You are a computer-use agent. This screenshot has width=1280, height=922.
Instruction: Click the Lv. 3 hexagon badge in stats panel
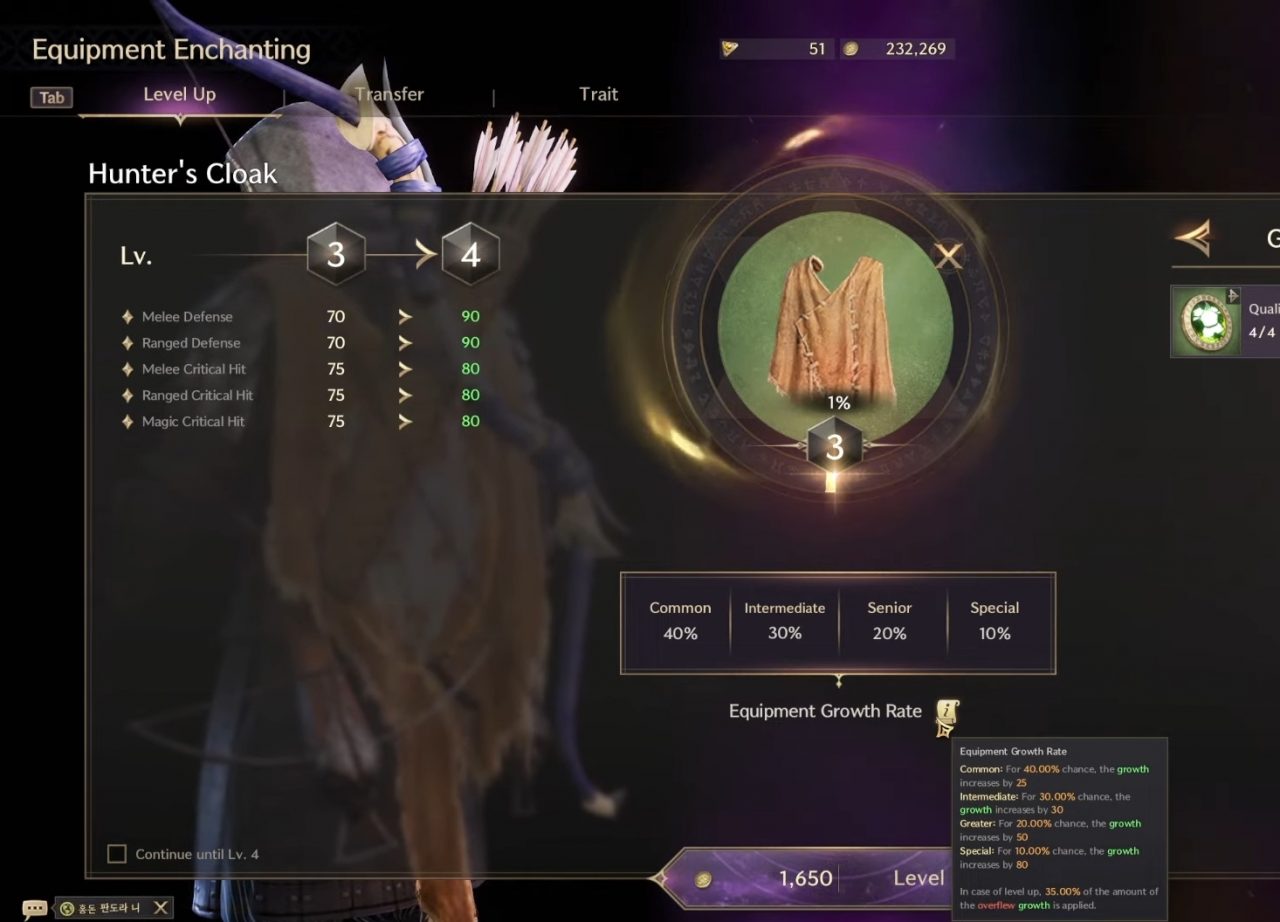click(335, 254)
